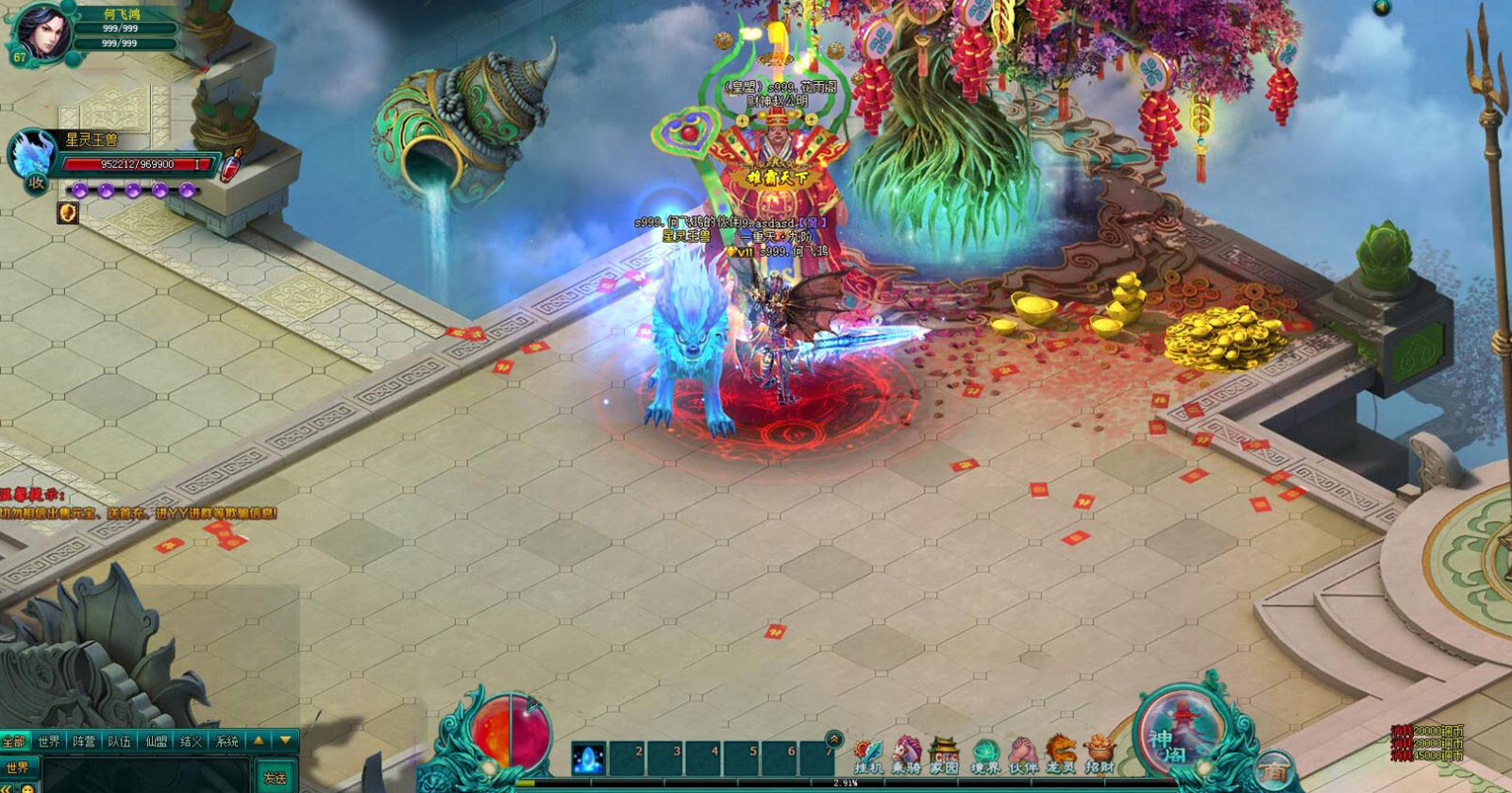
Task: Switch chat to the 系统 tab
Action: [x=227, y=742]
